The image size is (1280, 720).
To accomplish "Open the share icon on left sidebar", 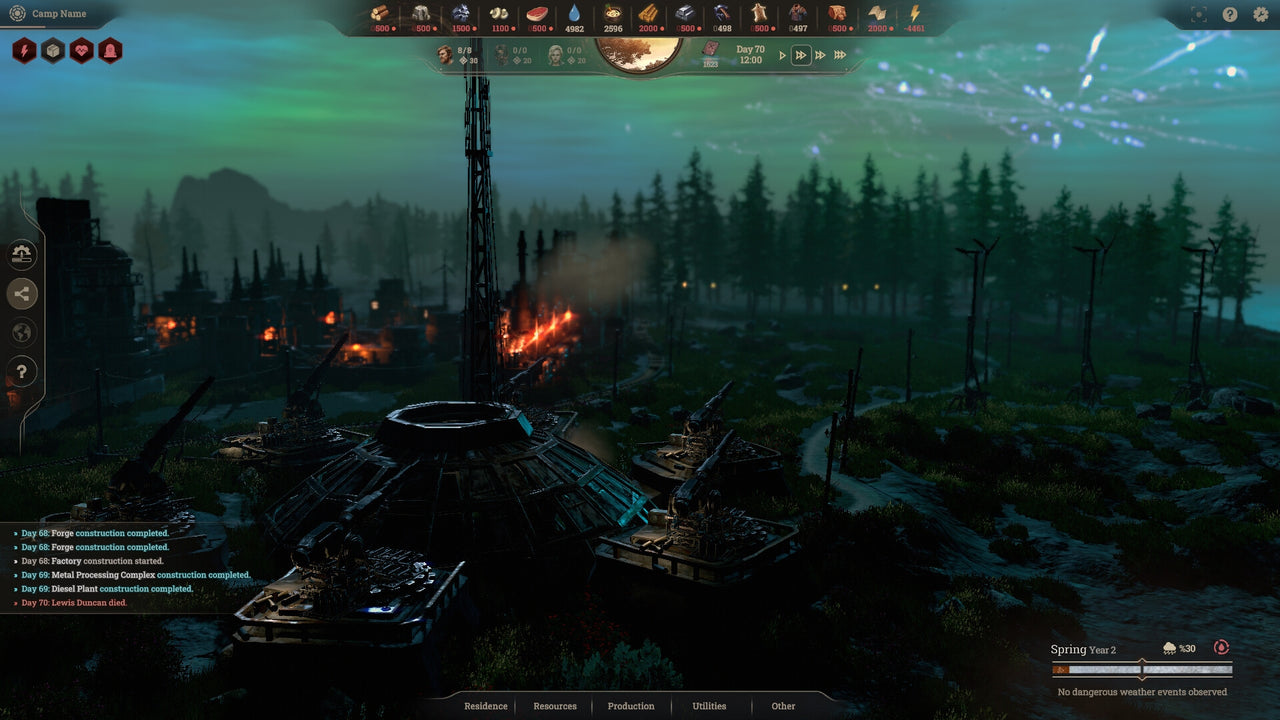I will 22,294.
